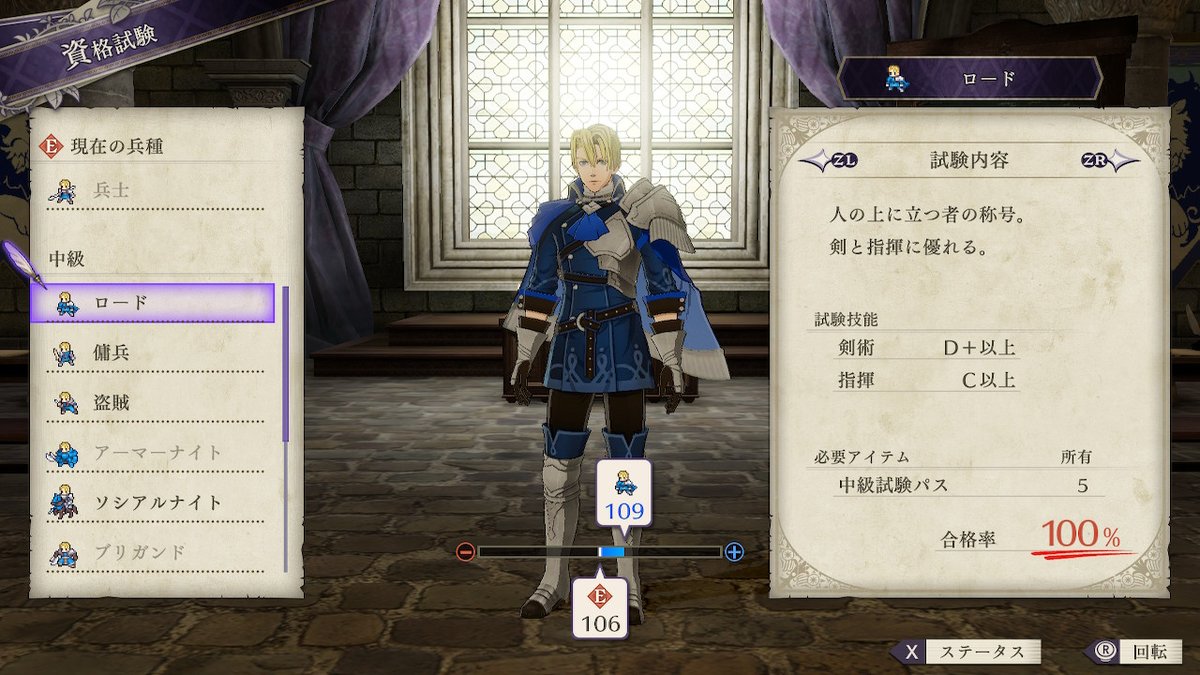This screenshot has height=675, width=1200.
Task: Open the ステータス status screen
Action: pyautogui.click(x=966, y=652)
